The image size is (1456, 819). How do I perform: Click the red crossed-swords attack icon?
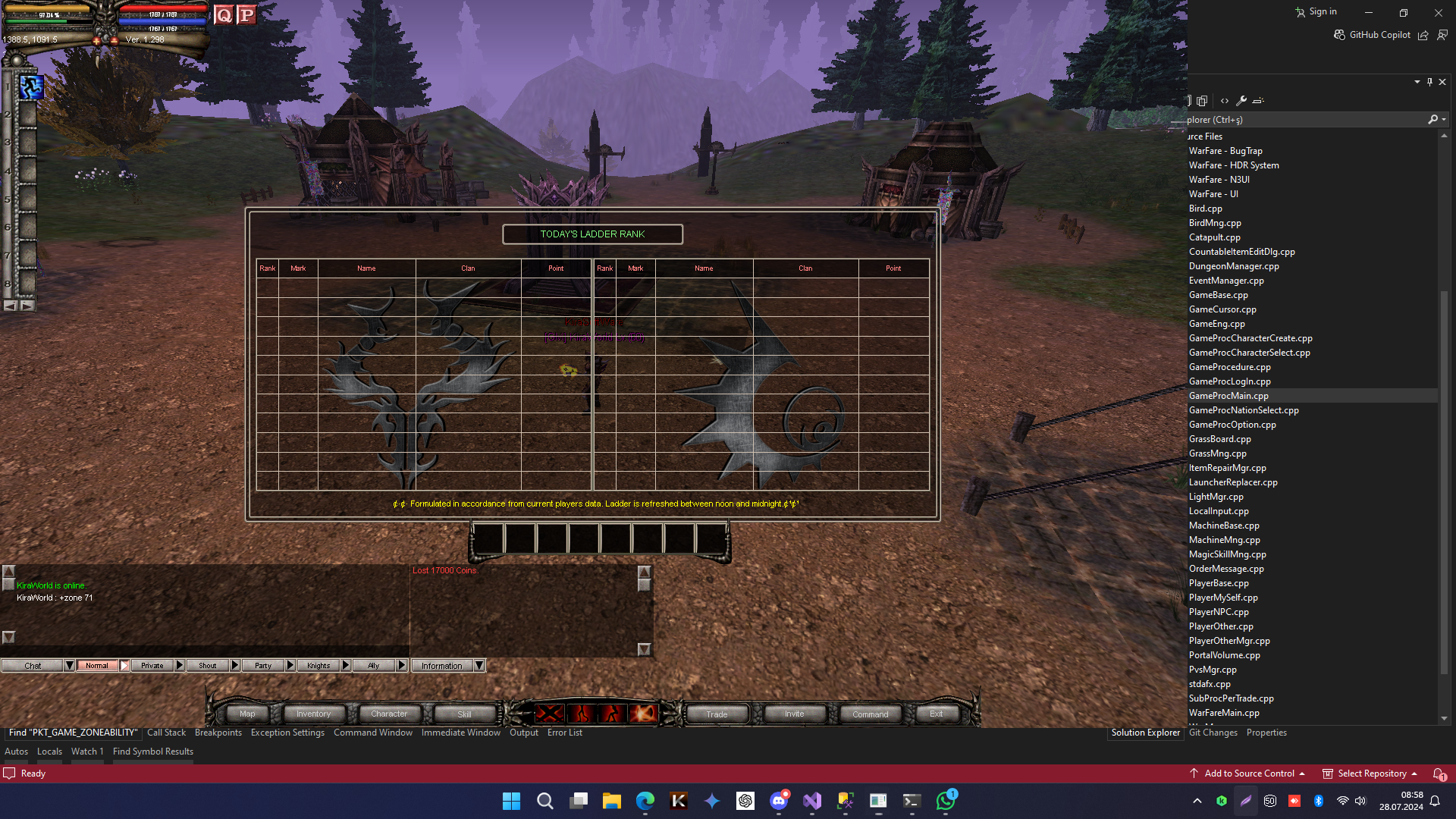tap(550, 714)
